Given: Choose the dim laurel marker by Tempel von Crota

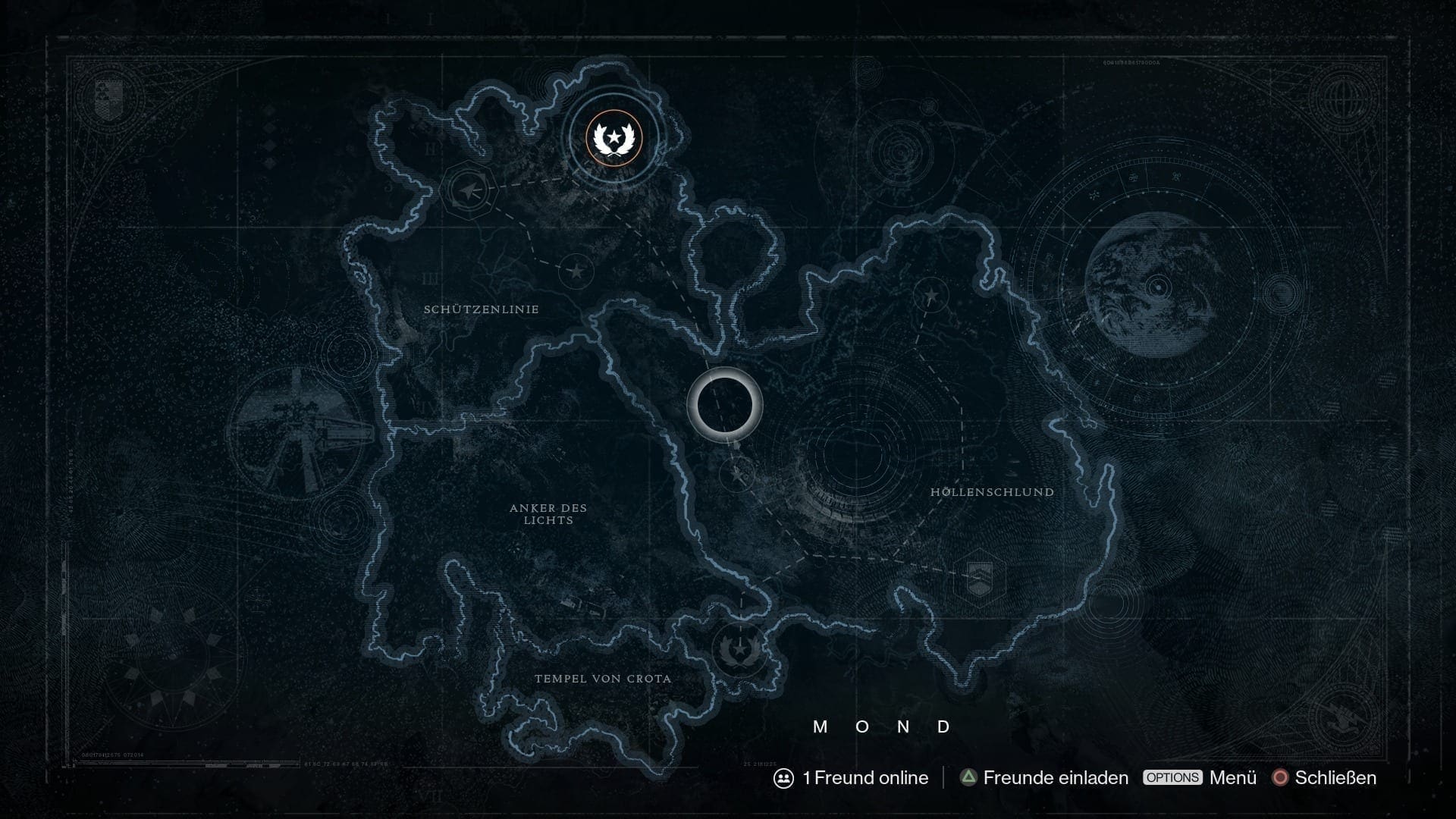Looking at the screenshot, I should coord(737,650).
